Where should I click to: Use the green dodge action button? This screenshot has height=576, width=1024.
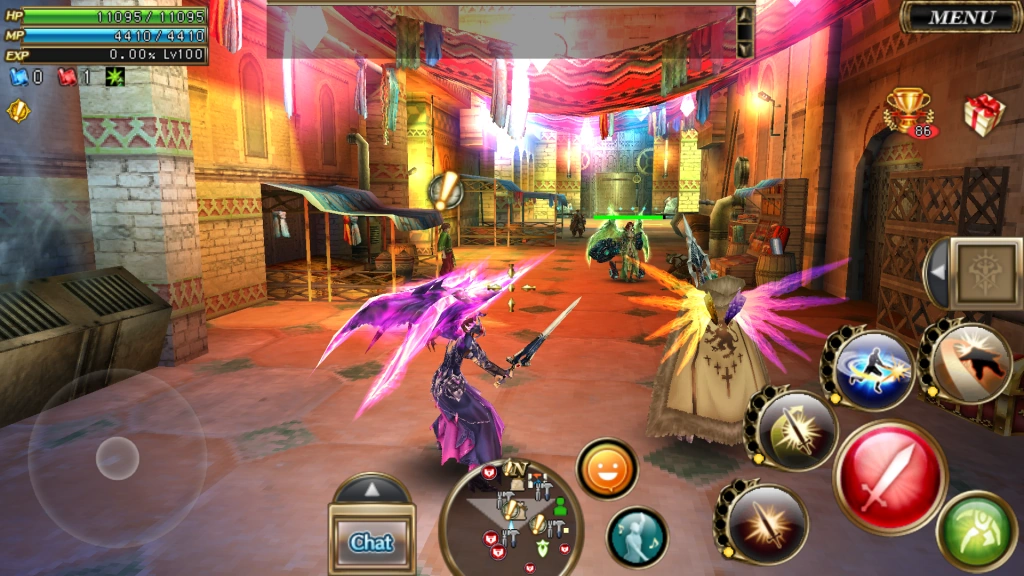click(x=976, y=531)
